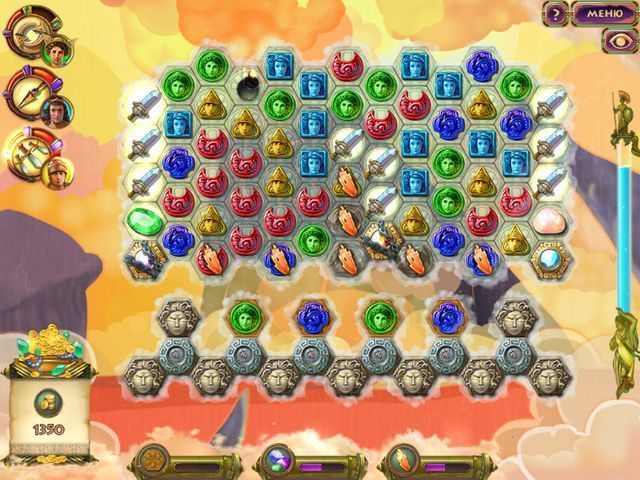Use the gems power-up at bottom
Screen dimensions: 640x480
(x=276, y=462)
